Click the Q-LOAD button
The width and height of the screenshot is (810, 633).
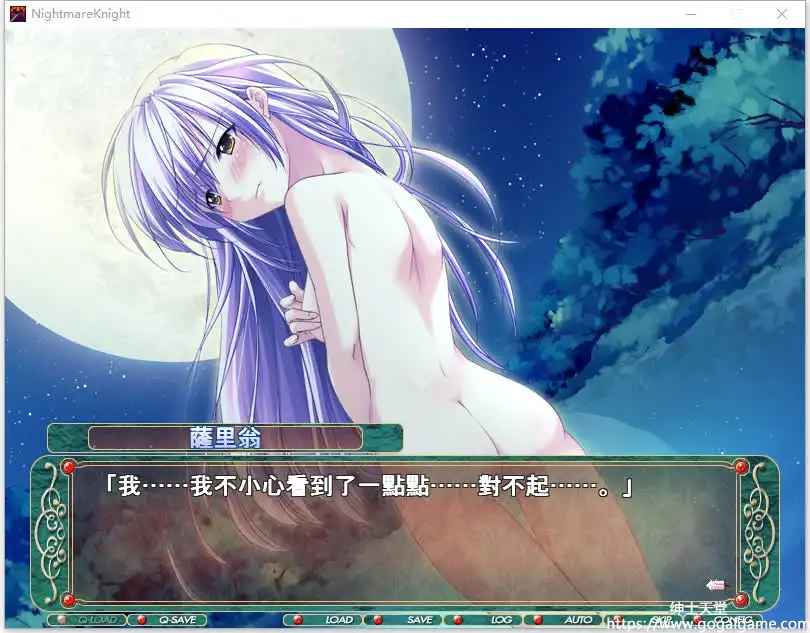click(96, 620)
